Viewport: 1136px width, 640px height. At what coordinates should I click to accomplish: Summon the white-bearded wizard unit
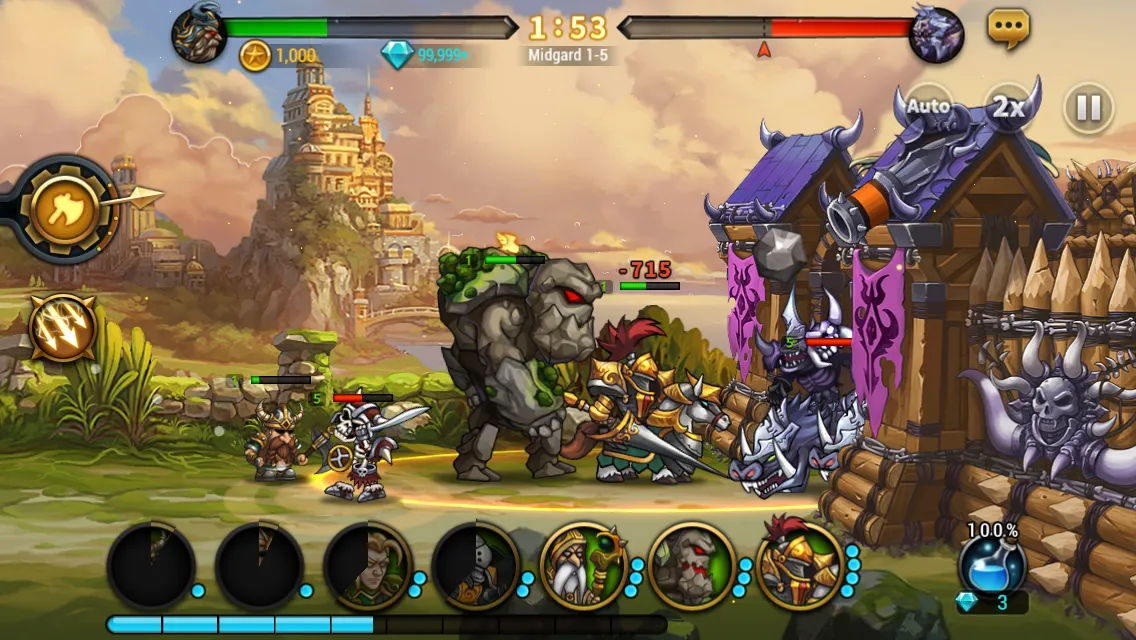[x=583, y=567]
